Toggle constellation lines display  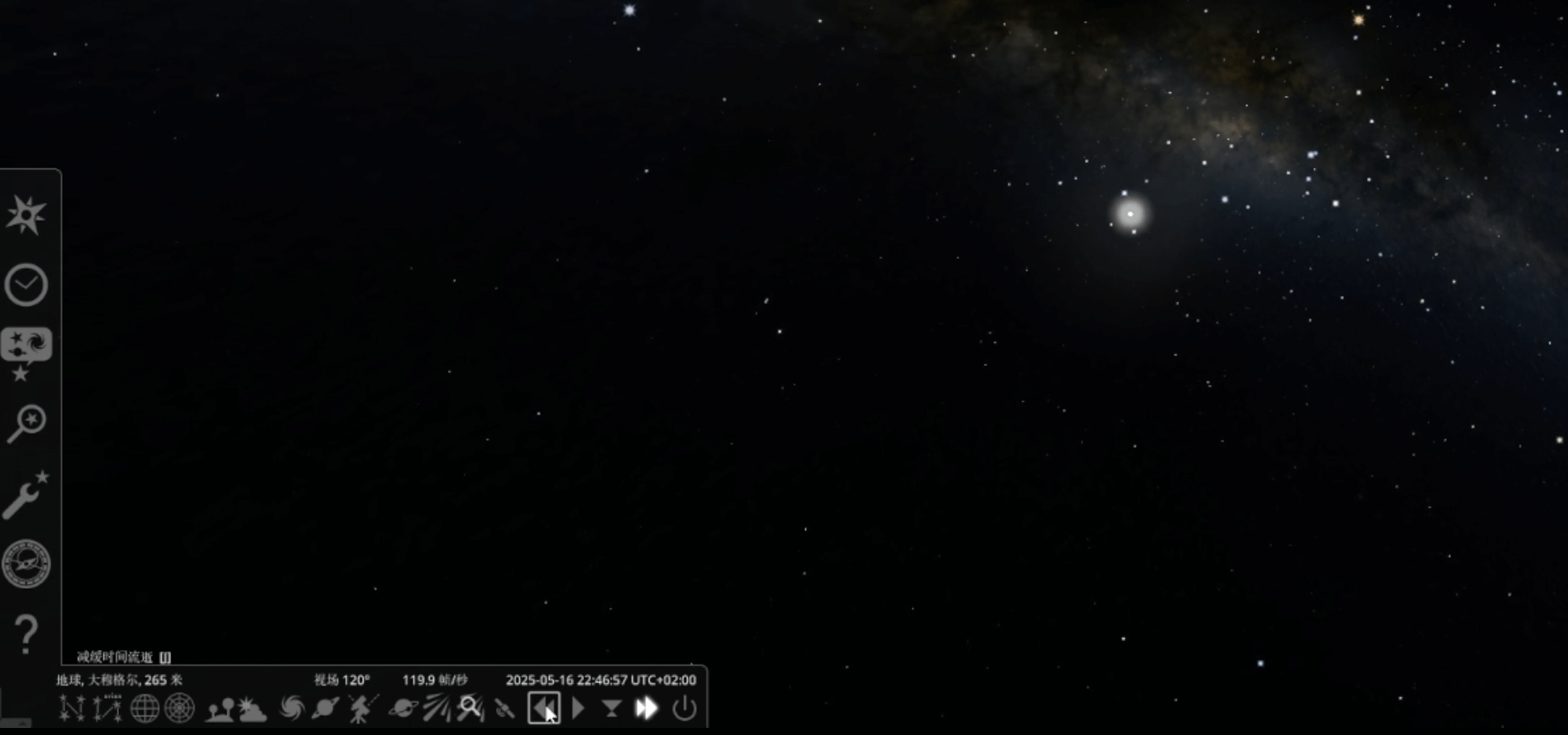click(71, 709)
